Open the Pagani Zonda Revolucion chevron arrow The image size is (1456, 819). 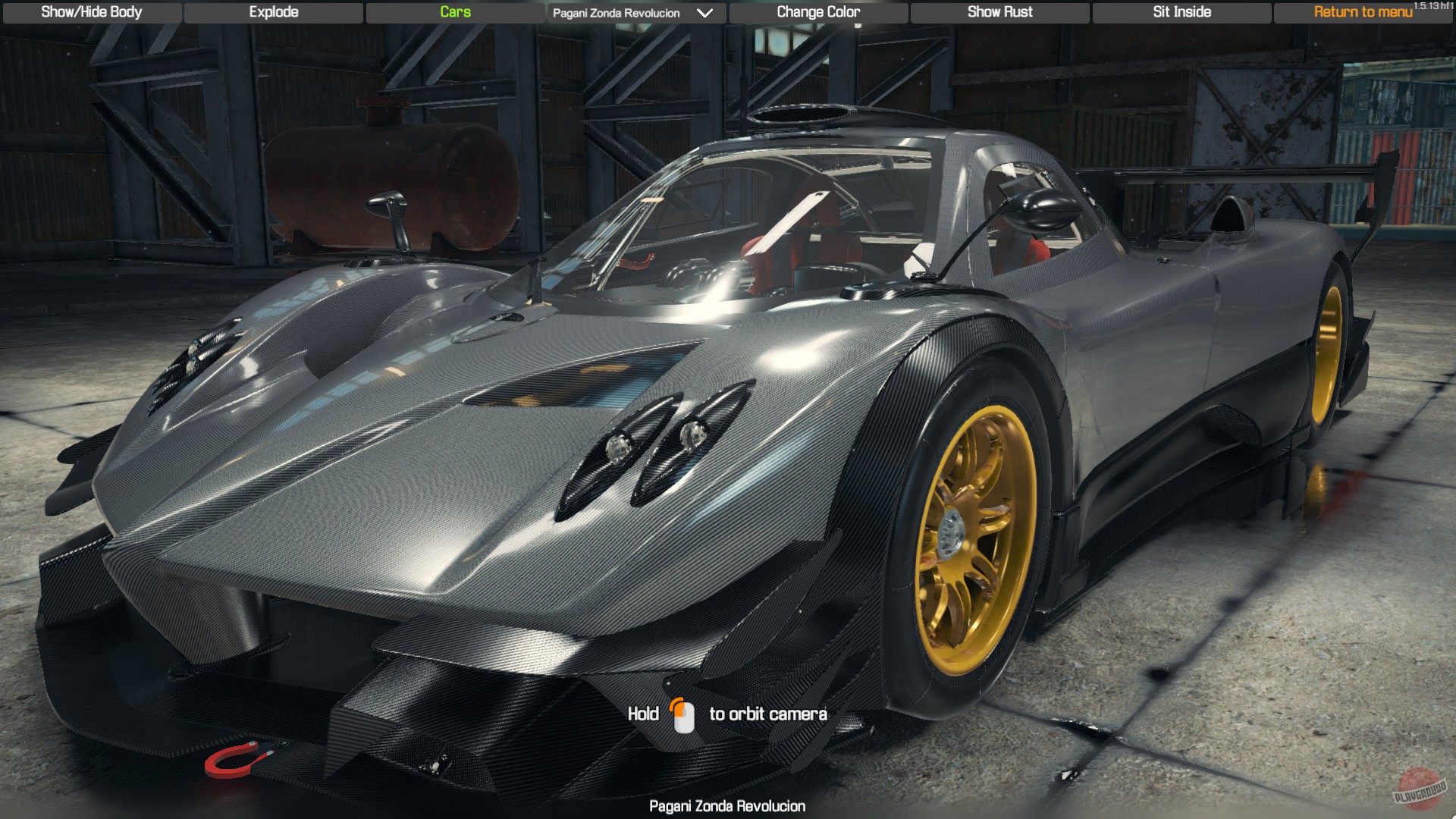(704, 12)
